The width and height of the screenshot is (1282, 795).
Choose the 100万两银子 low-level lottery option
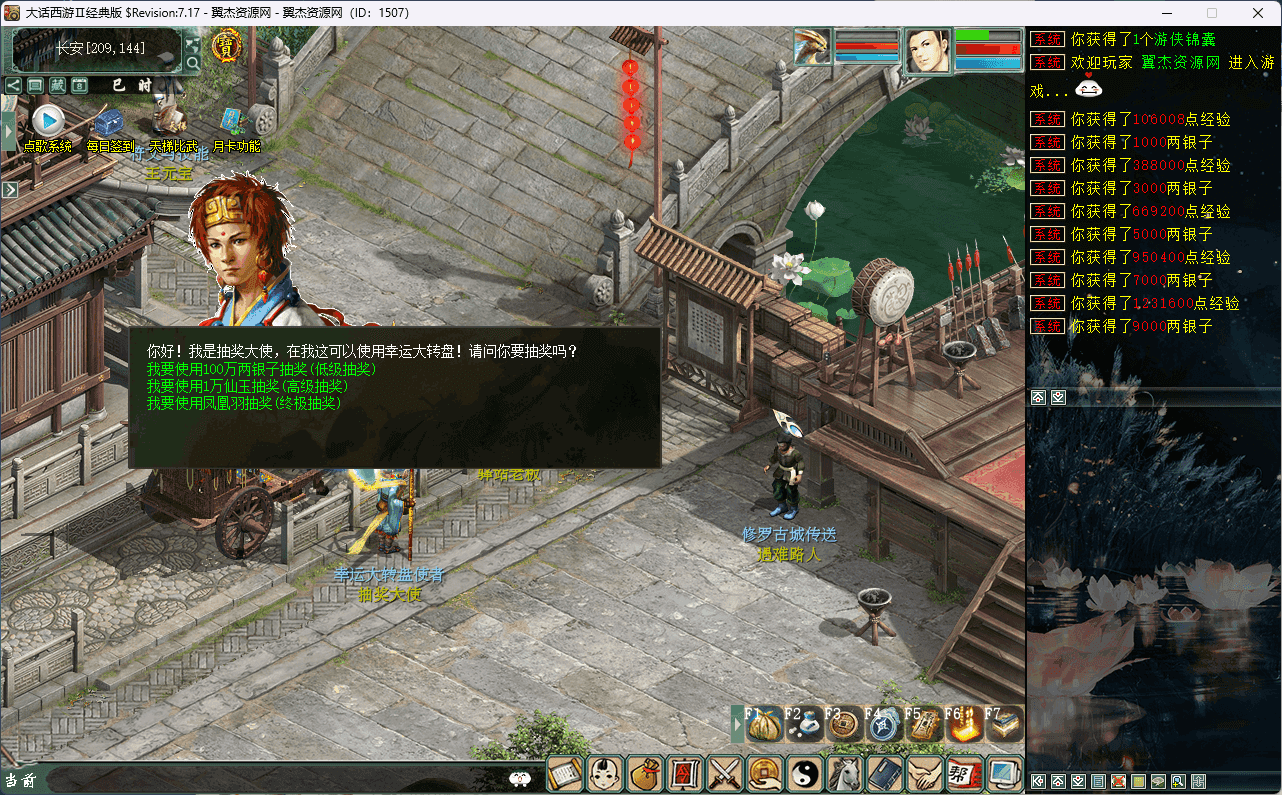click(x=261, y=369)
